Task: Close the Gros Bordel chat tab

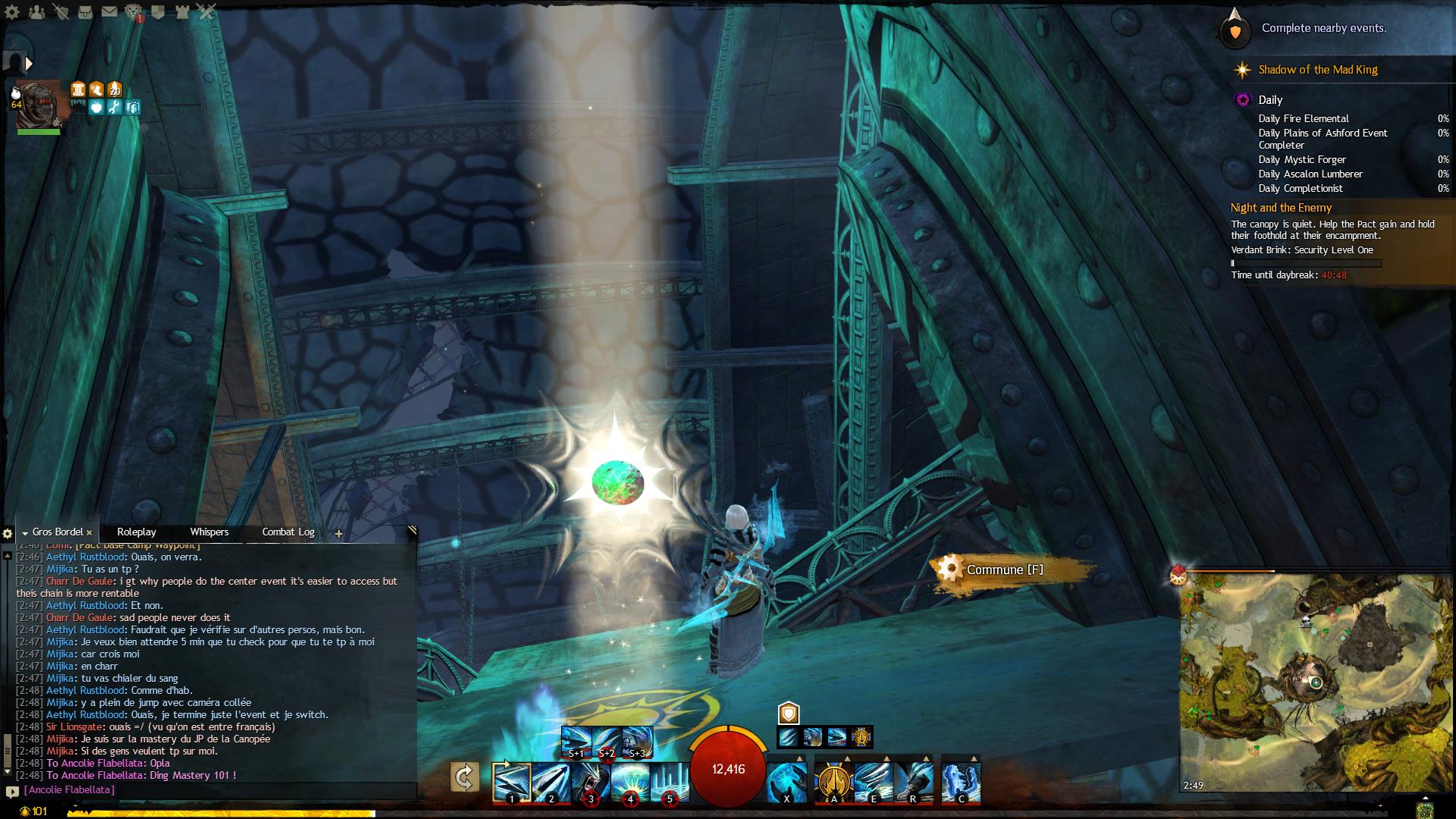Action: coord(89,533)
